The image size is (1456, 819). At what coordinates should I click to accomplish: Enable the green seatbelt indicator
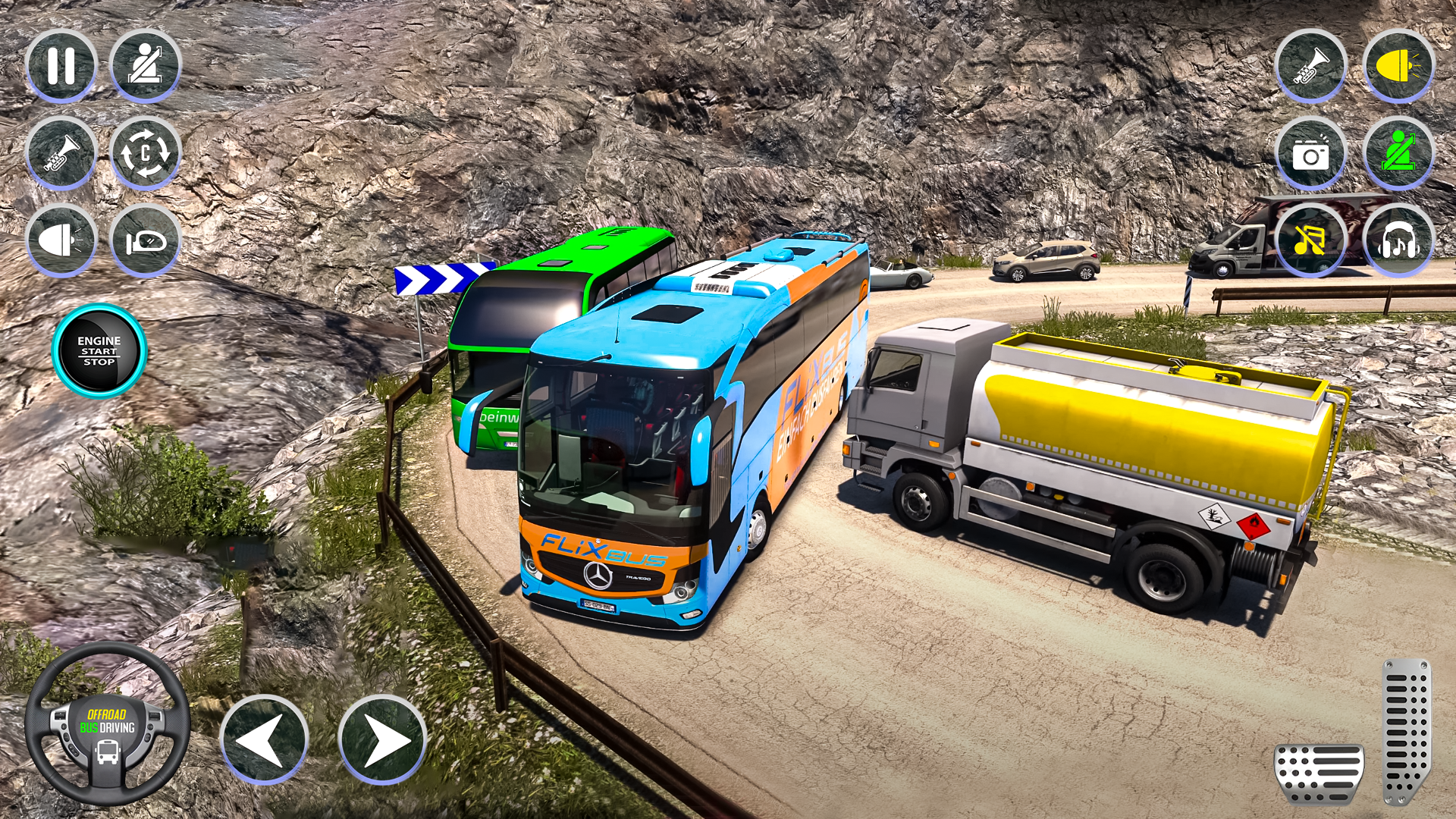coord(1399,152)
